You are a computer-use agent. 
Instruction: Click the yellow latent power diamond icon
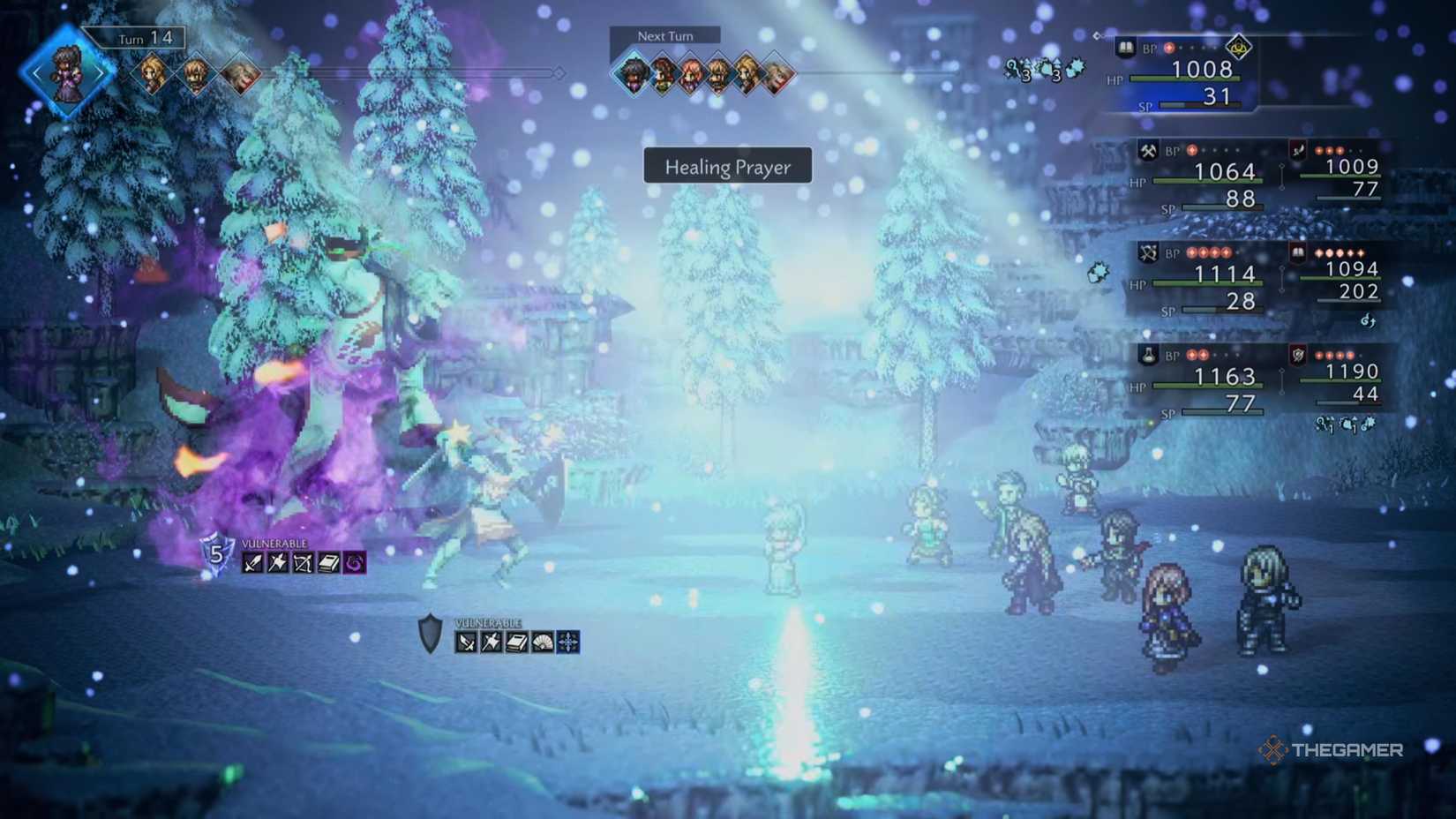(x=1239, y=48)
